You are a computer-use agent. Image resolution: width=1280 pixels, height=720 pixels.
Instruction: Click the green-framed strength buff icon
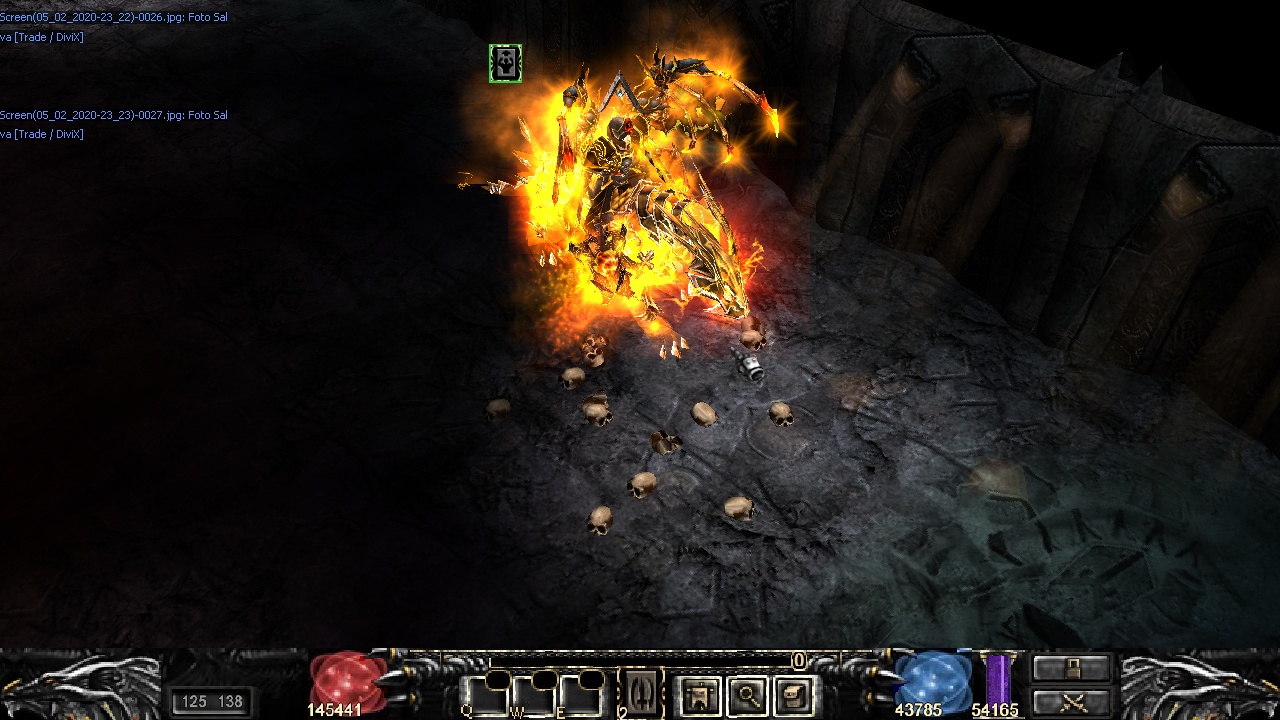505,64
